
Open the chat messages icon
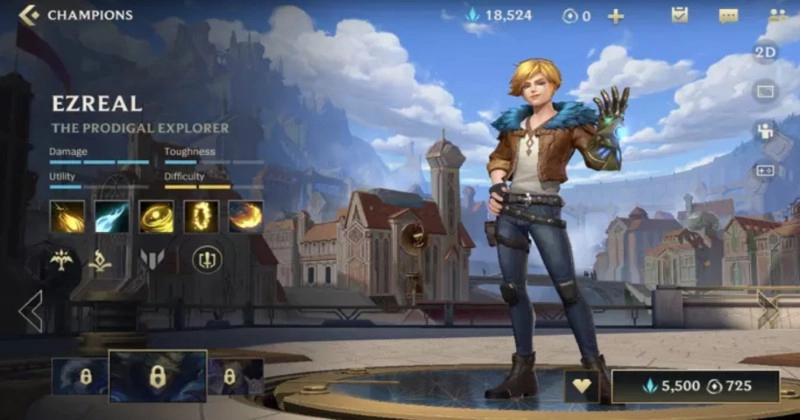[x=728, y=16]
